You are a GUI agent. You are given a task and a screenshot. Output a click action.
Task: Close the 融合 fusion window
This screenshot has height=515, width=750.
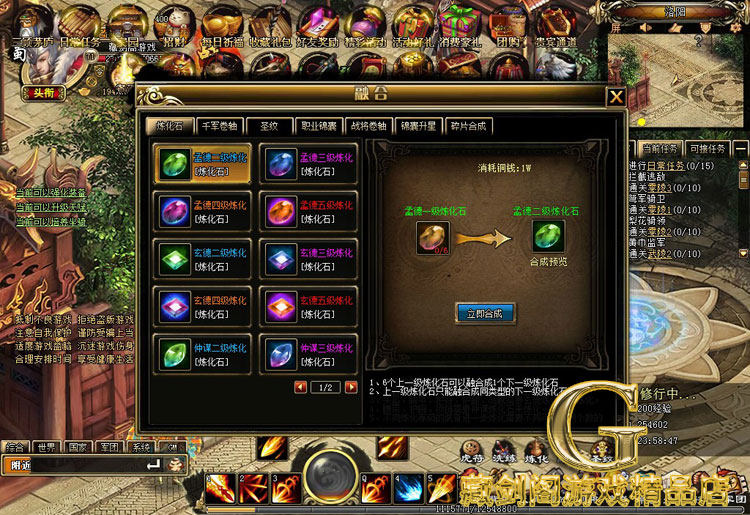pyautogui.click(x=616, y=97)
